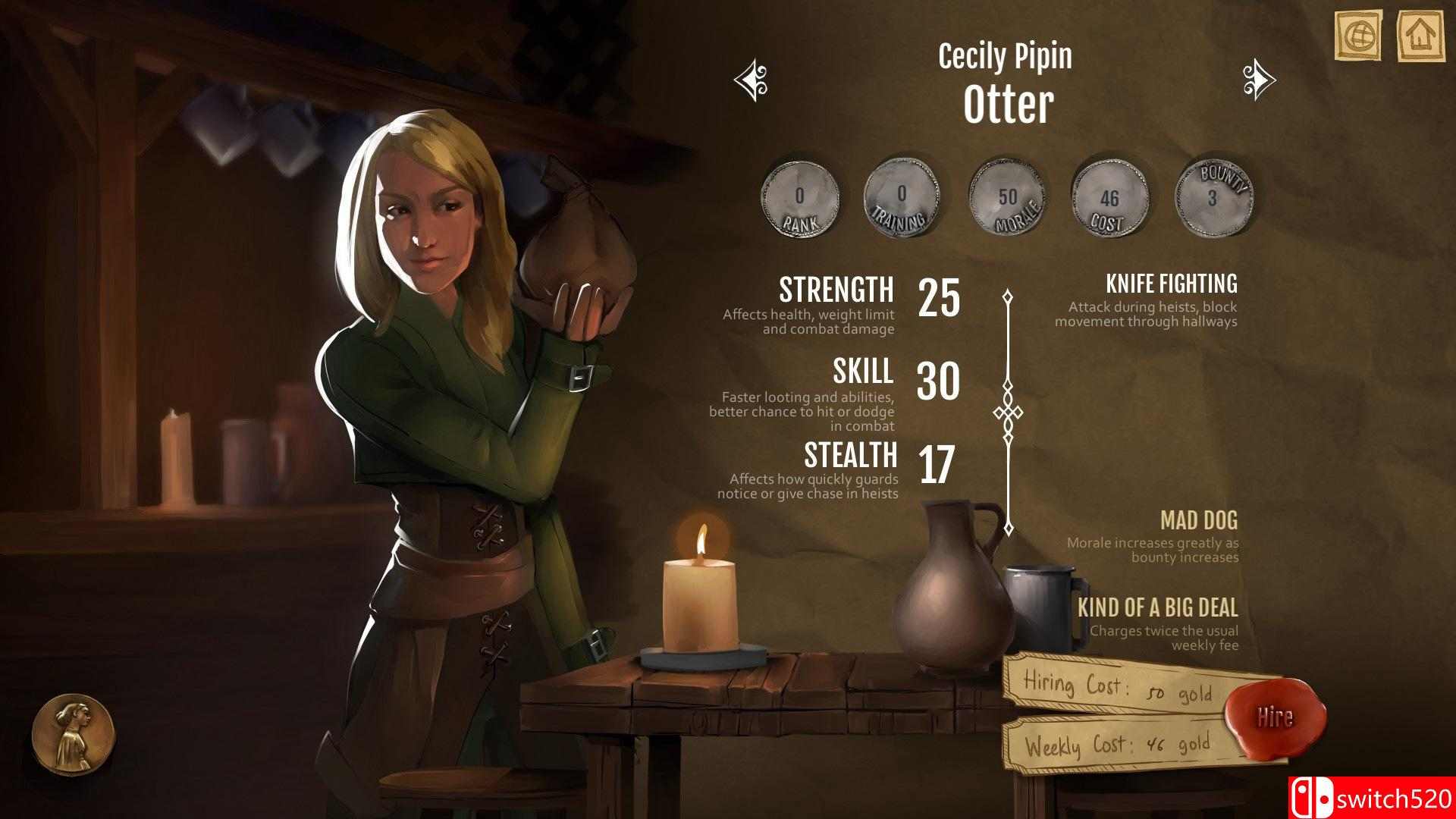Return to the home hideout screen
This screenshot has width=1456, height=819.
point(1421,34)
